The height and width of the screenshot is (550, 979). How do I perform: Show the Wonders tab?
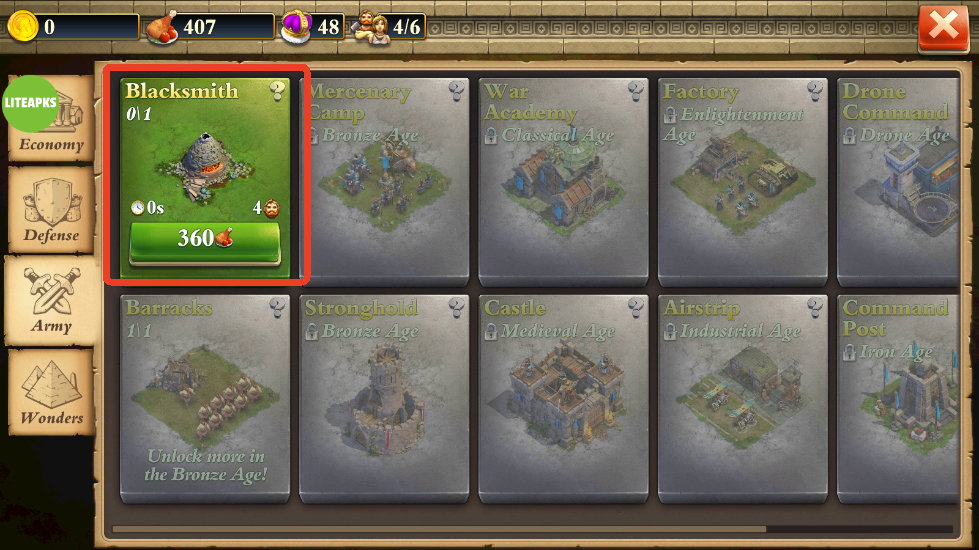pyautogui.click(x=51, y=391)
